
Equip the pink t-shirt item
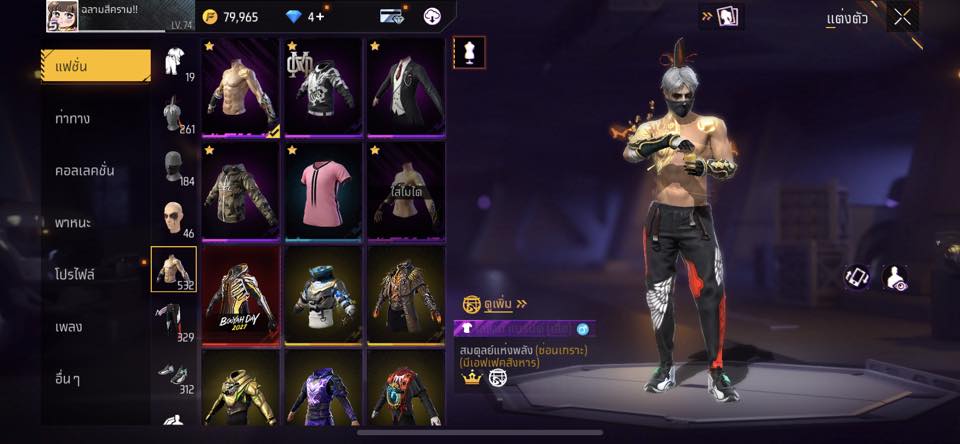point(323,190)
